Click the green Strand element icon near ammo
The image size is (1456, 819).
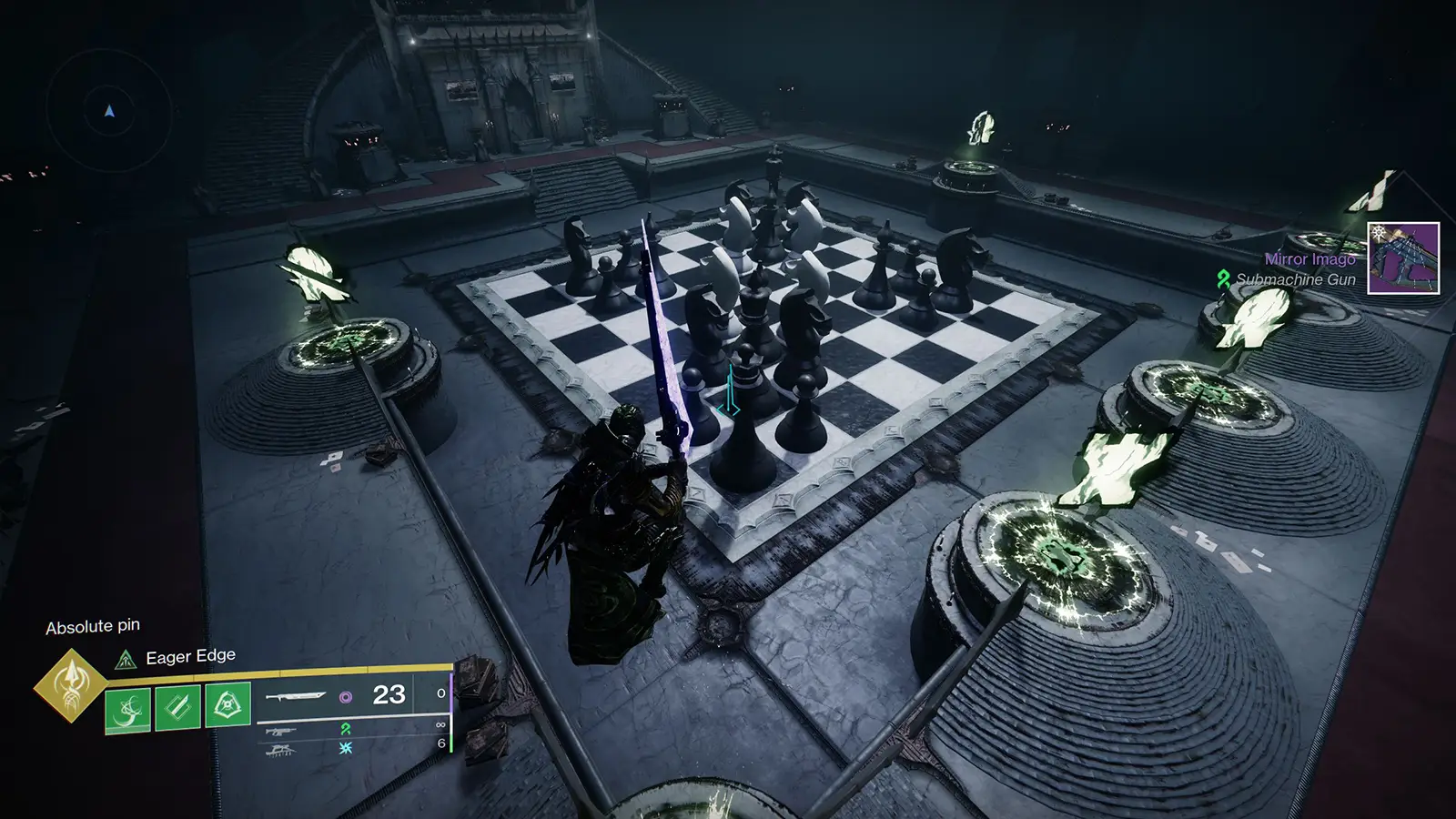(348, 731)
